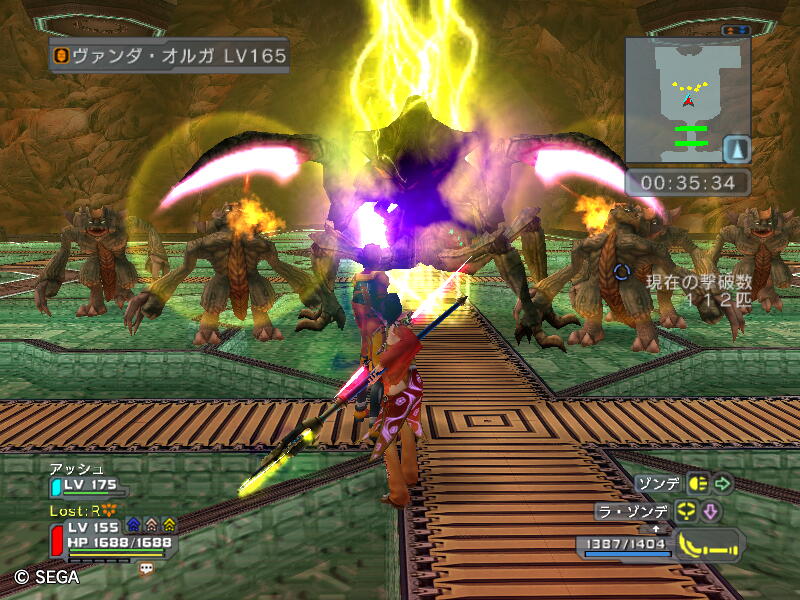Click the blue buff status icon

coord(133,523)
